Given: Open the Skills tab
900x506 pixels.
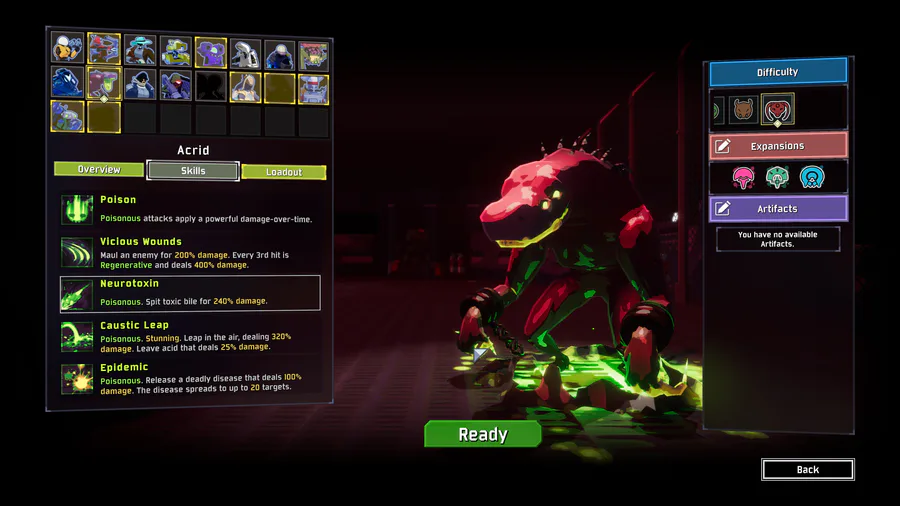Looking at the screenshot, I should click(193, 171).
